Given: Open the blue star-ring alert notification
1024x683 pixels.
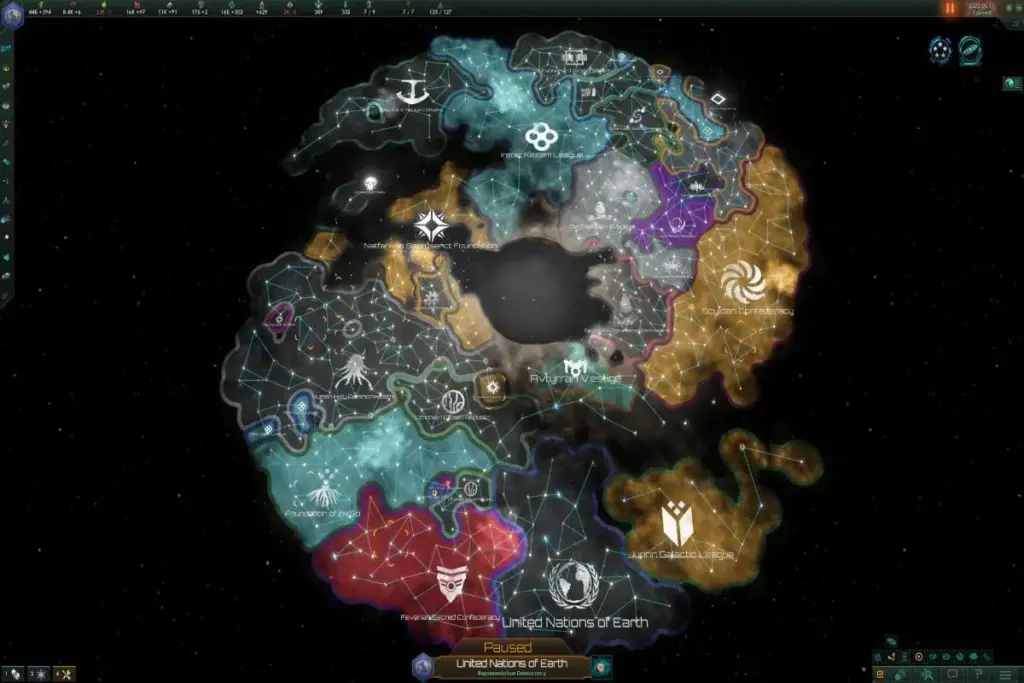Looking at the screenshot, I should click(x=940, y=49).
